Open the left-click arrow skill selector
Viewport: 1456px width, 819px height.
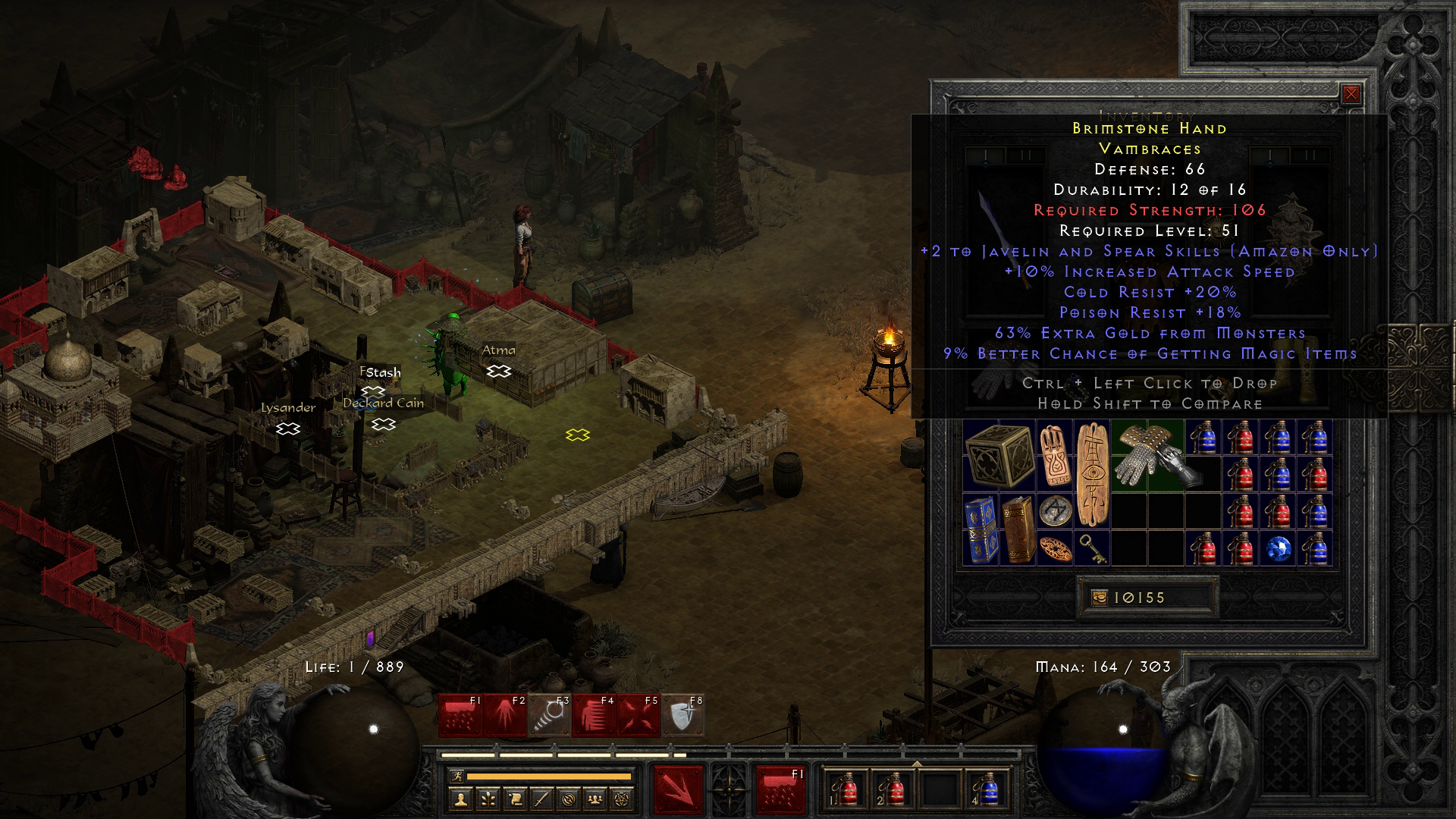pos(679,790)
